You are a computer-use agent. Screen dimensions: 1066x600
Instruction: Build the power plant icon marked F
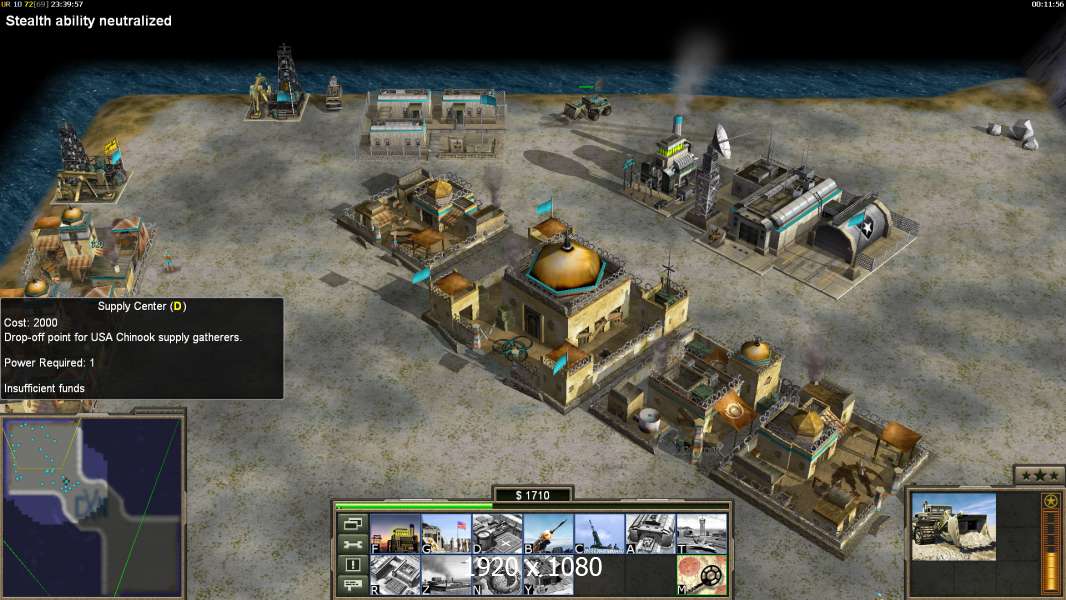pyautogui.click(x=395, y=534)
